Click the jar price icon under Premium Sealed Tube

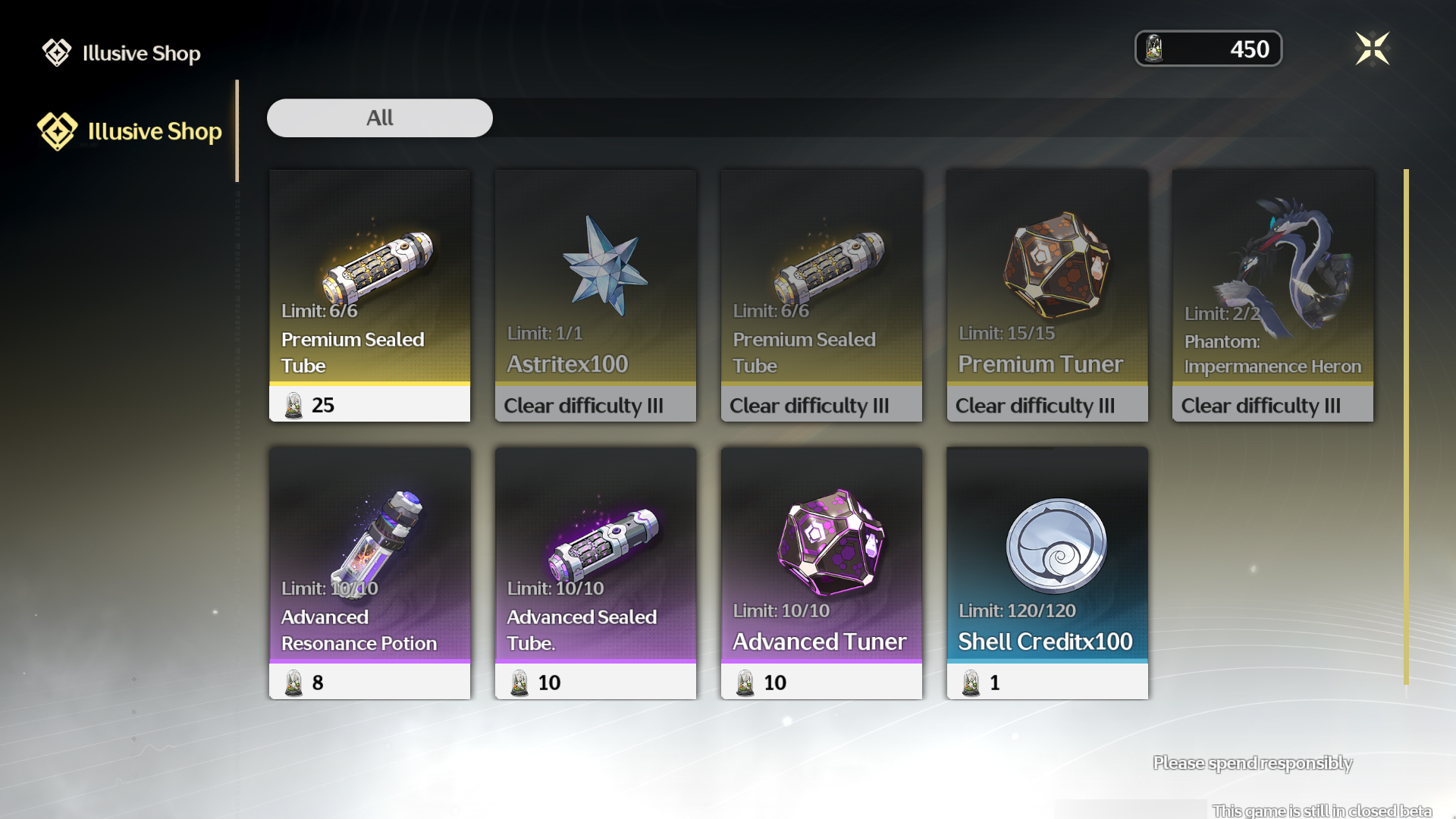292,405
